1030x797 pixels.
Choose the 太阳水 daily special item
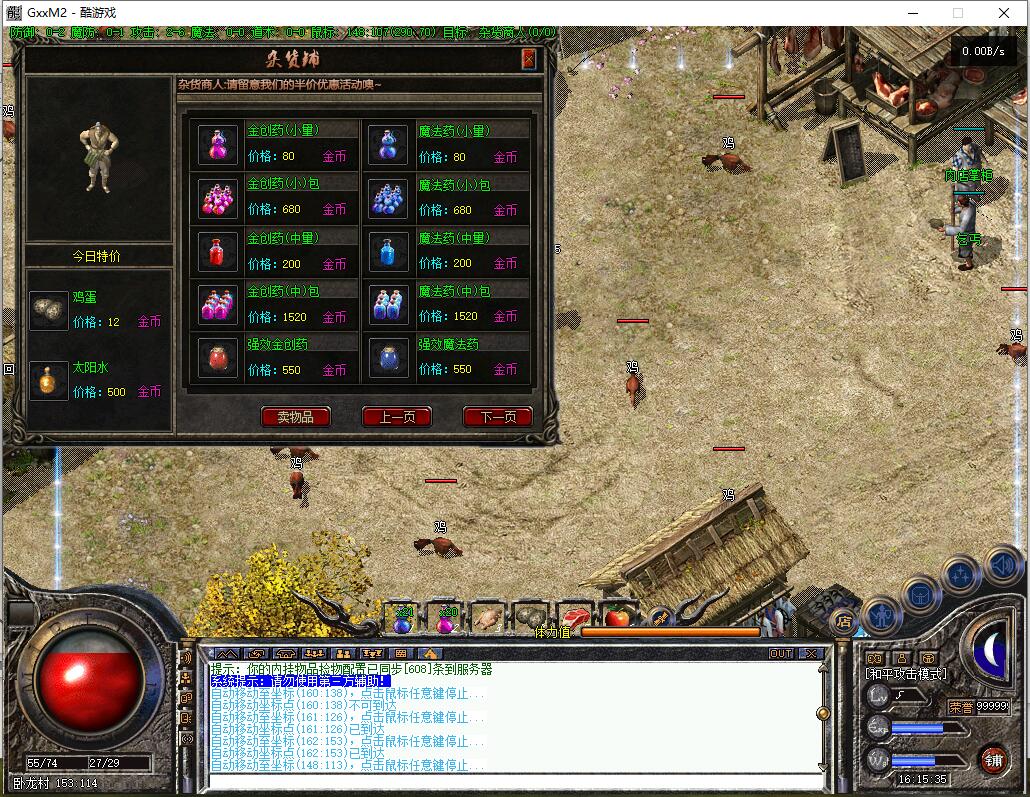pyautogui.click(x=48, y=381)
